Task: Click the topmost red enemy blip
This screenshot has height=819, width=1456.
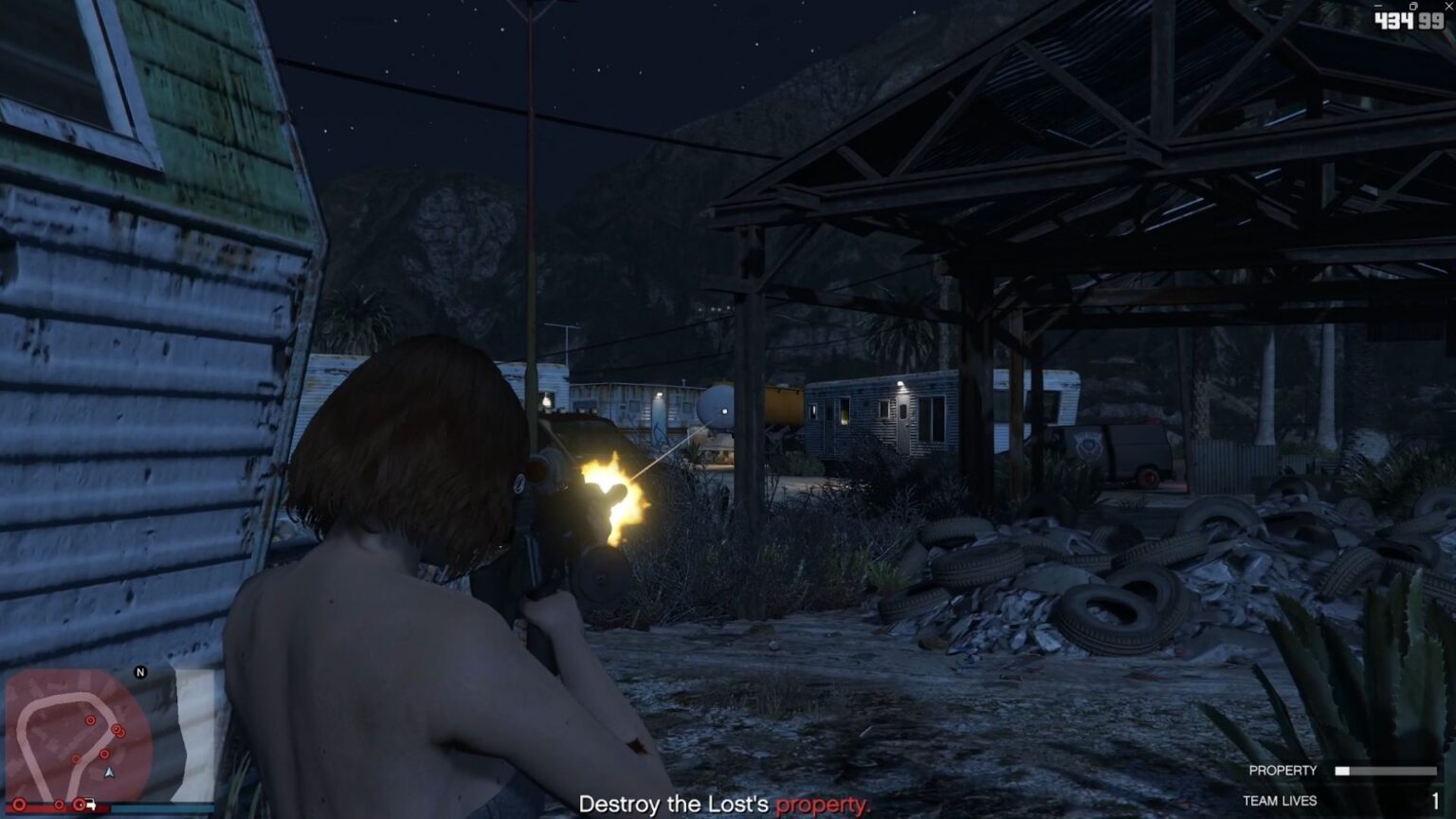Action: [90, 720]
